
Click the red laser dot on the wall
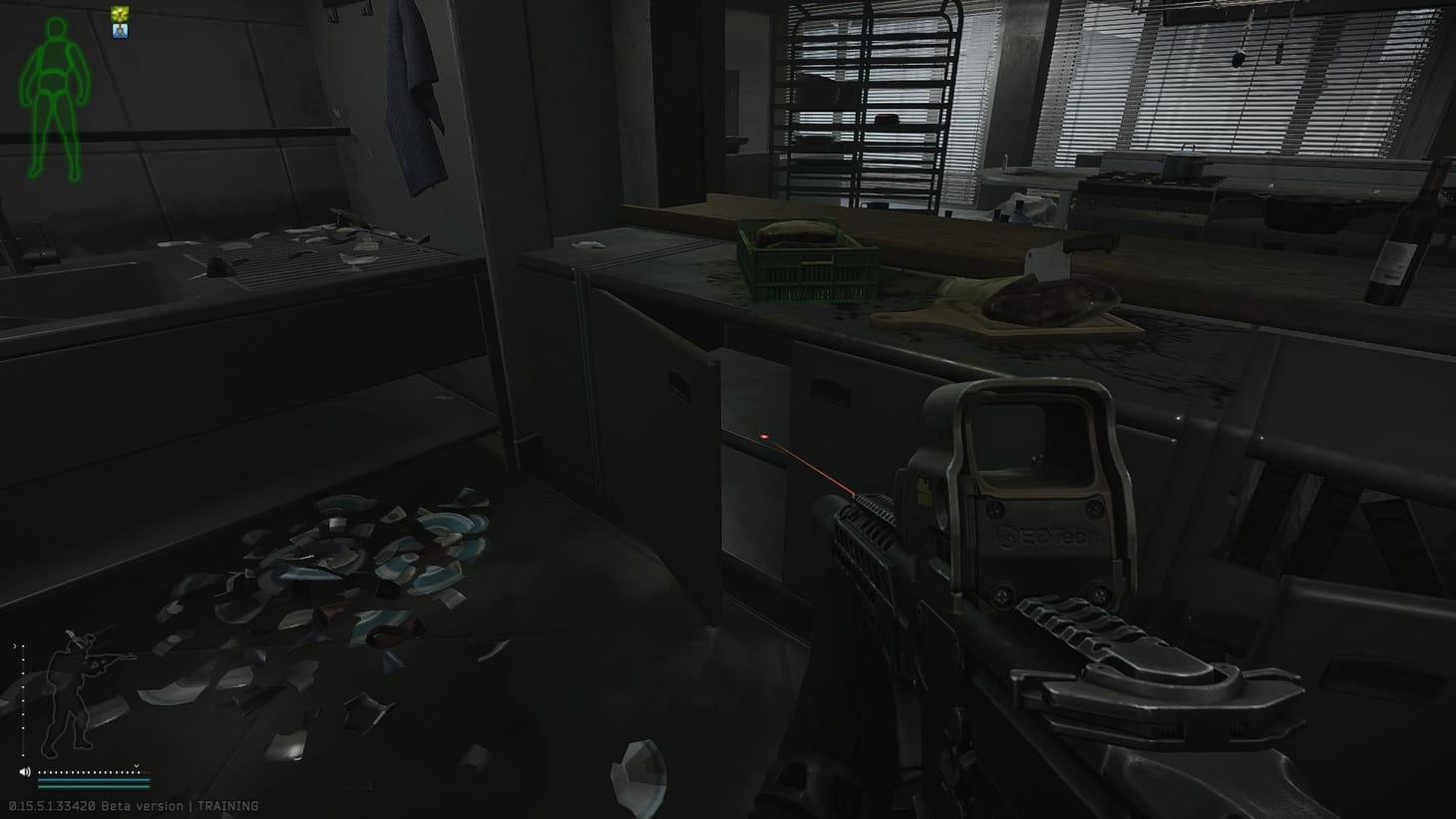764,436
